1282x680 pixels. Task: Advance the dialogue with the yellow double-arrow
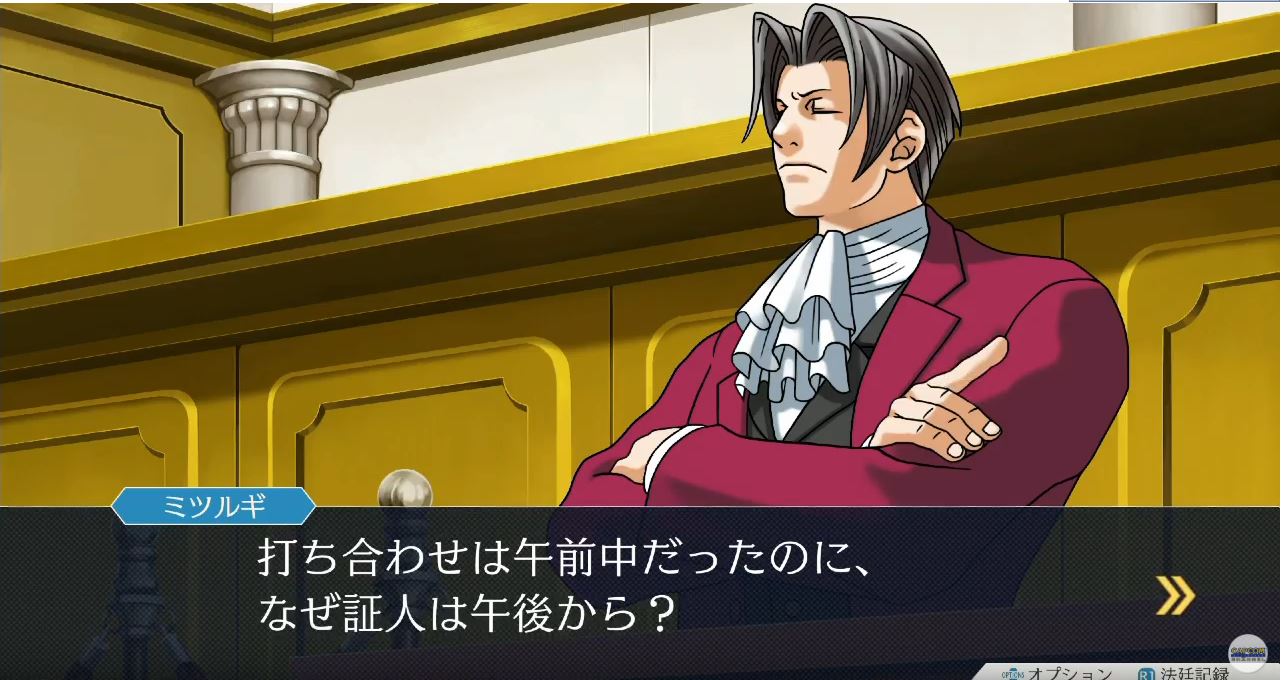tap(1174, 596)
